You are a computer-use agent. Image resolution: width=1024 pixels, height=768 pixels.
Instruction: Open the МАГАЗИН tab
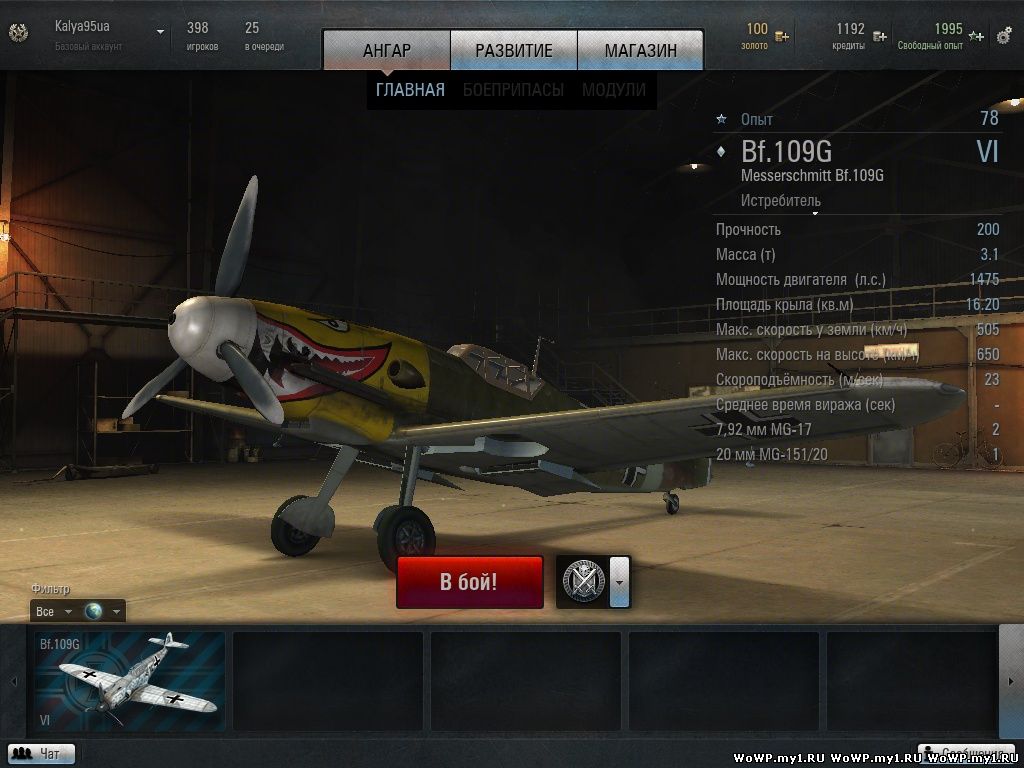click(x=640, y=50)
